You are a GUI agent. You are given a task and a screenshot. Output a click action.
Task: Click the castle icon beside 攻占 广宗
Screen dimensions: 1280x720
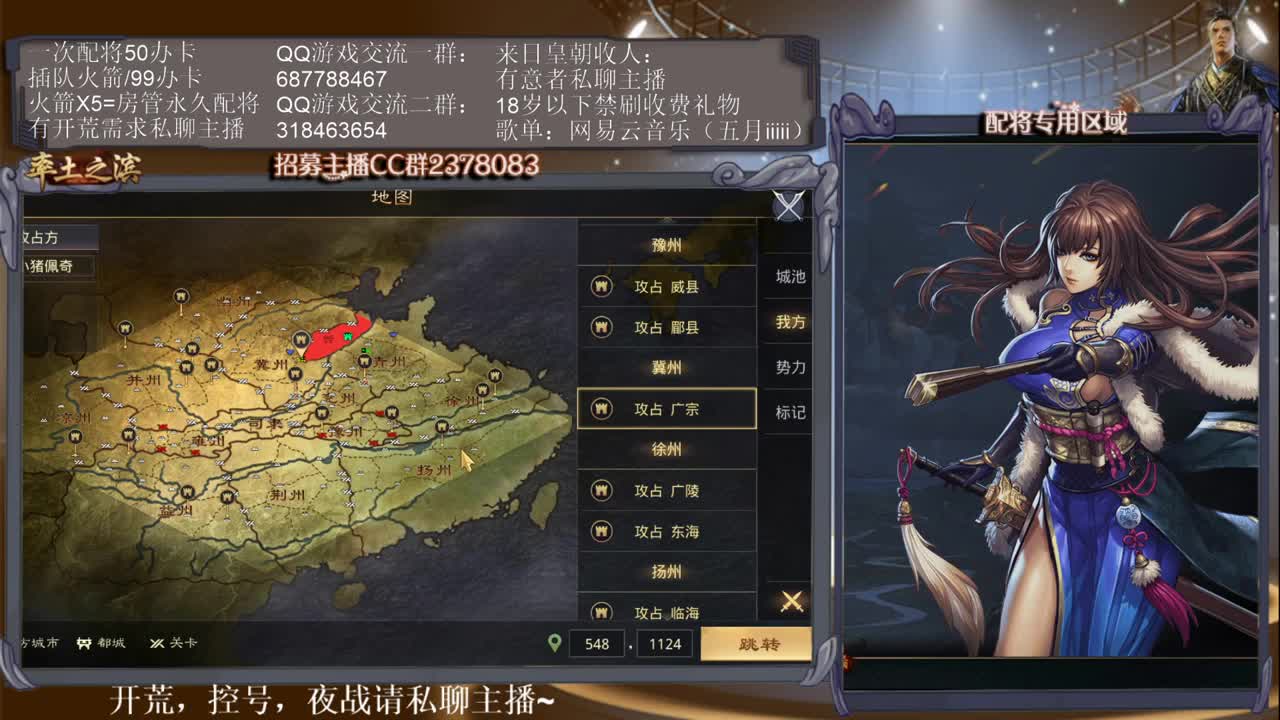tap(600, 408)
